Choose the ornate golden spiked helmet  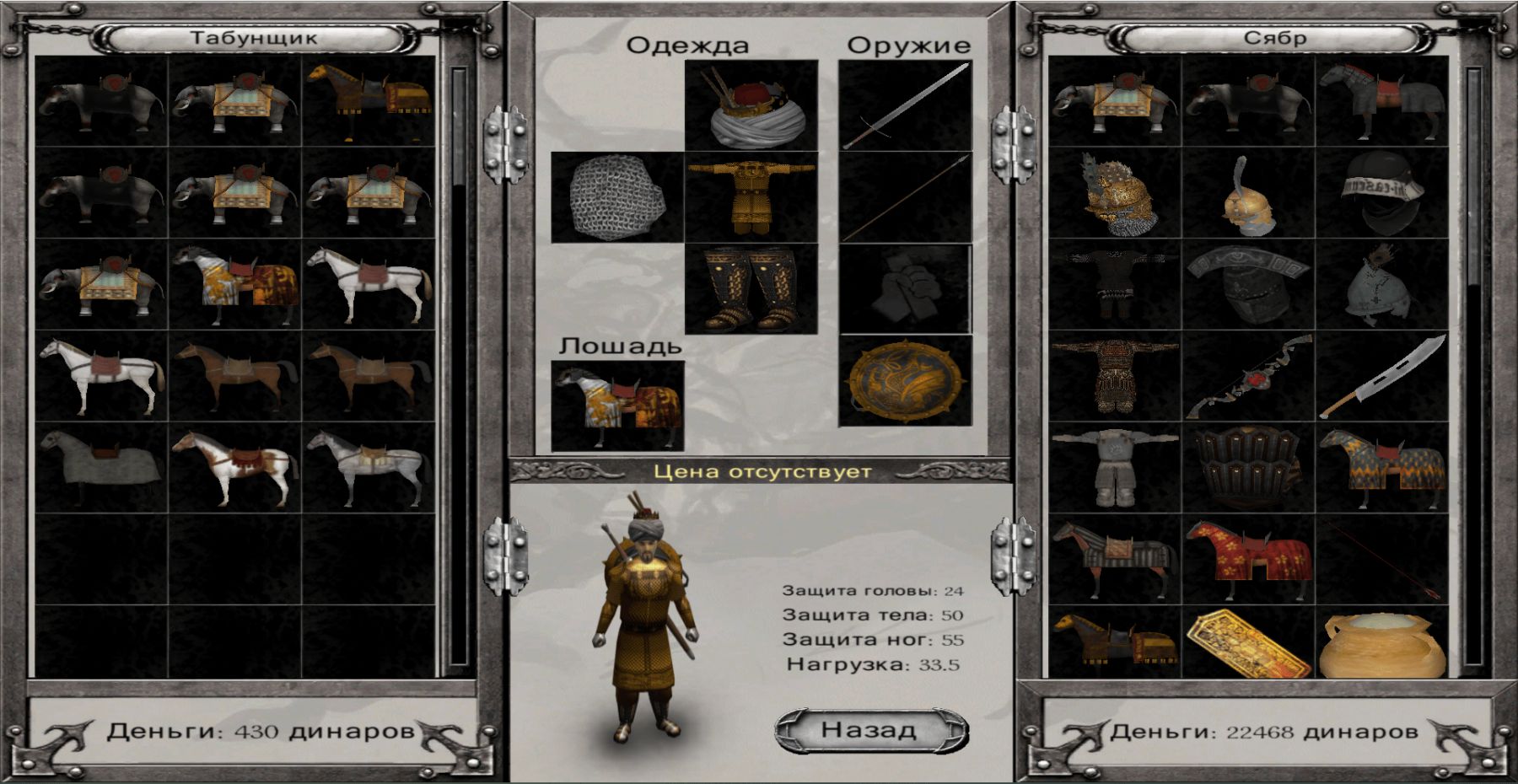coord(1115,194)
